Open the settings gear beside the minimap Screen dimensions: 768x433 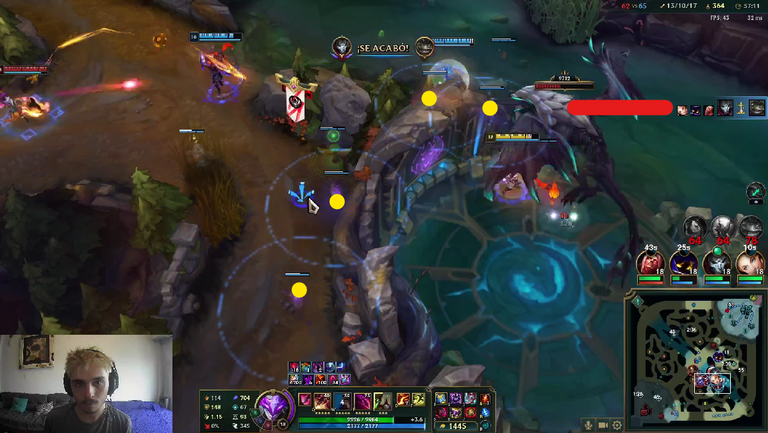[616, 425]
